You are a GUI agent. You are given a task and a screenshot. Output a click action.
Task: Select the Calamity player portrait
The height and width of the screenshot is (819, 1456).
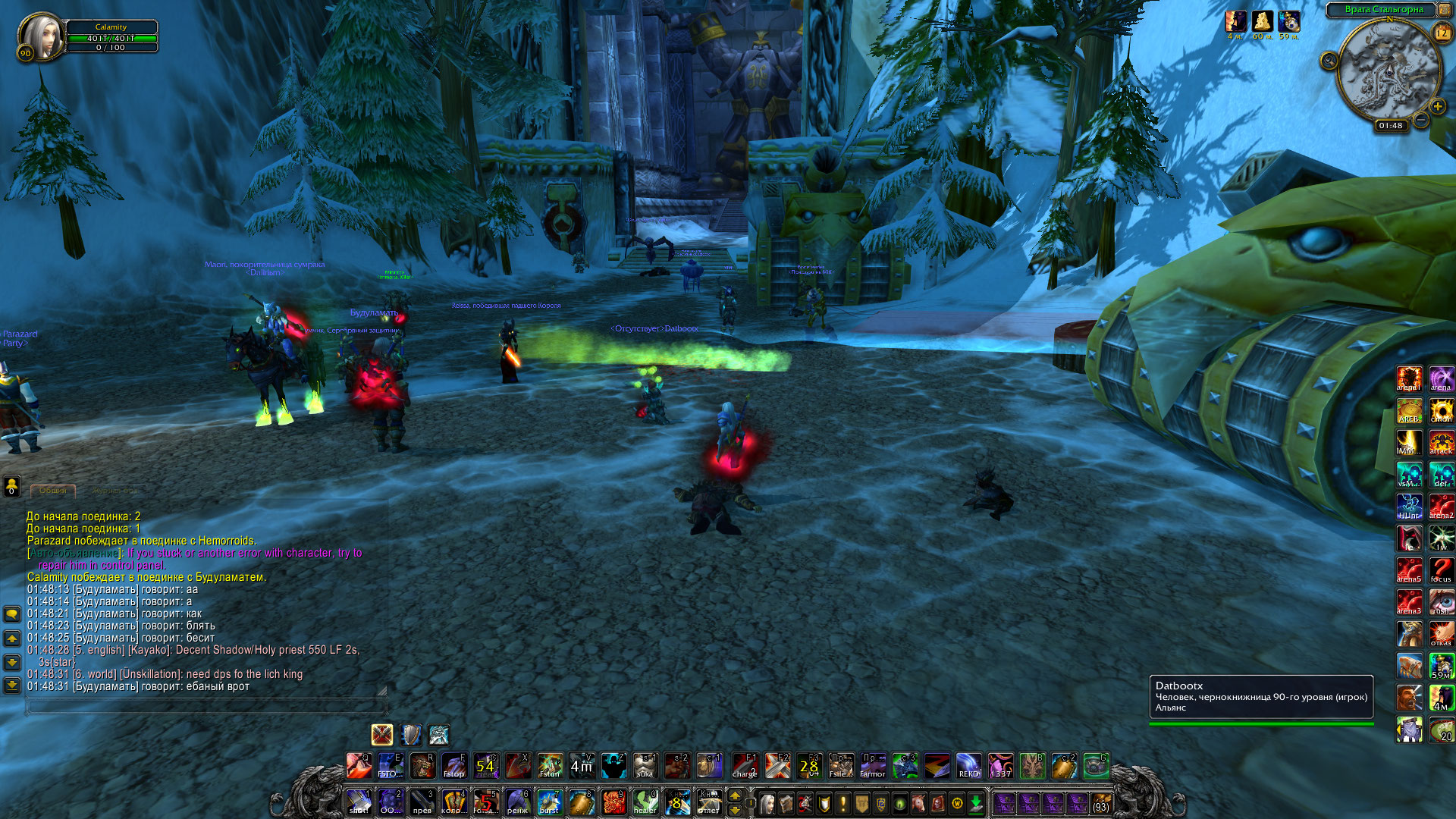(x=42, y=36)
